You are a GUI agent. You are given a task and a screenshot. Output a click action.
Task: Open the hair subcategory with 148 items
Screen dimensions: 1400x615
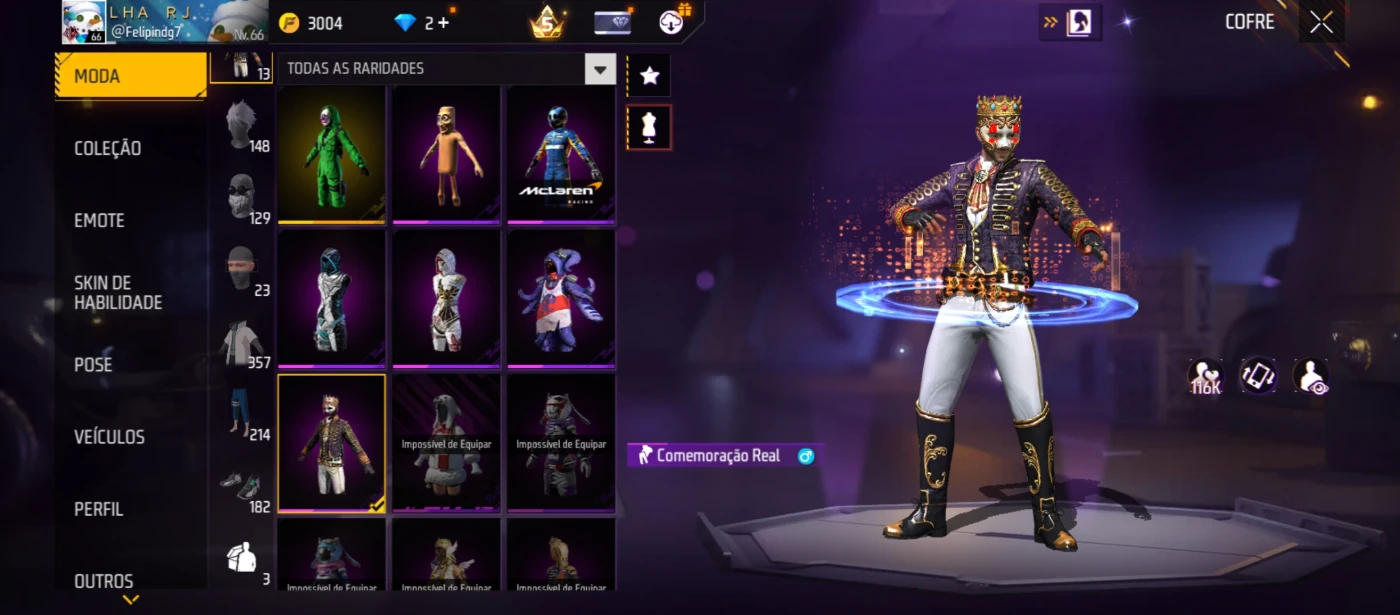tap(241, 128)
